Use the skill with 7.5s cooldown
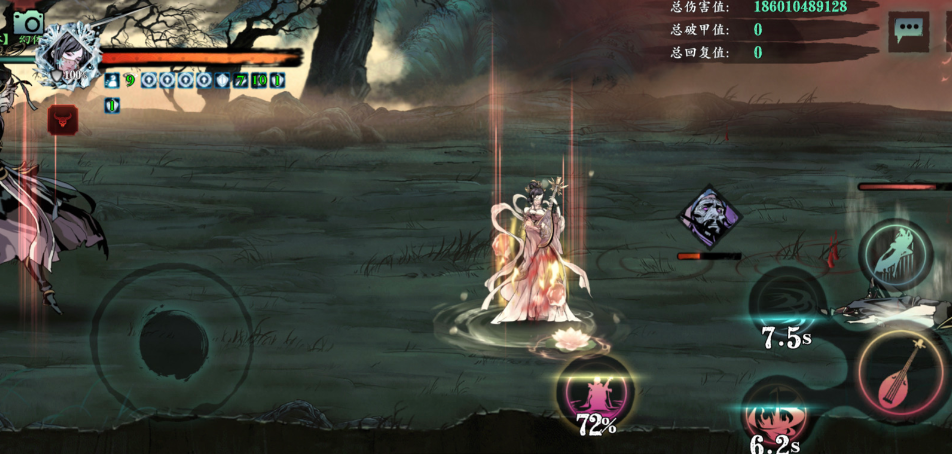 pos(787,303)
